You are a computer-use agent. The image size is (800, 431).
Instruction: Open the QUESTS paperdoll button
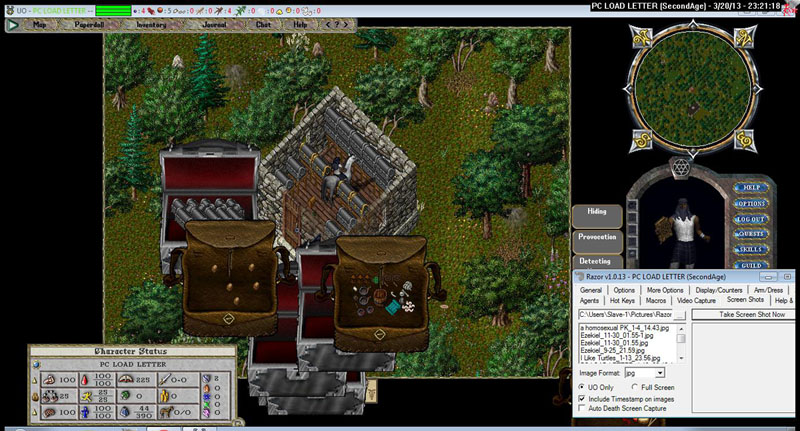point(751,234)
